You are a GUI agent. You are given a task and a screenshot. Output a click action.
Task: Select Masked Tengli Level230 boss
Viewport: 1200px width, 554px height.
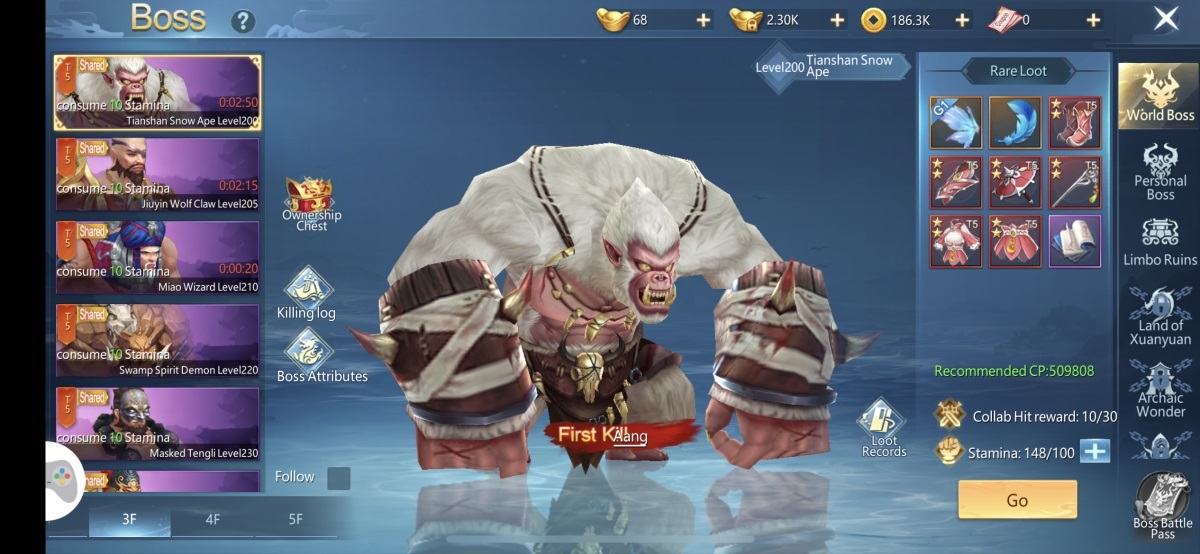(157, 424)
